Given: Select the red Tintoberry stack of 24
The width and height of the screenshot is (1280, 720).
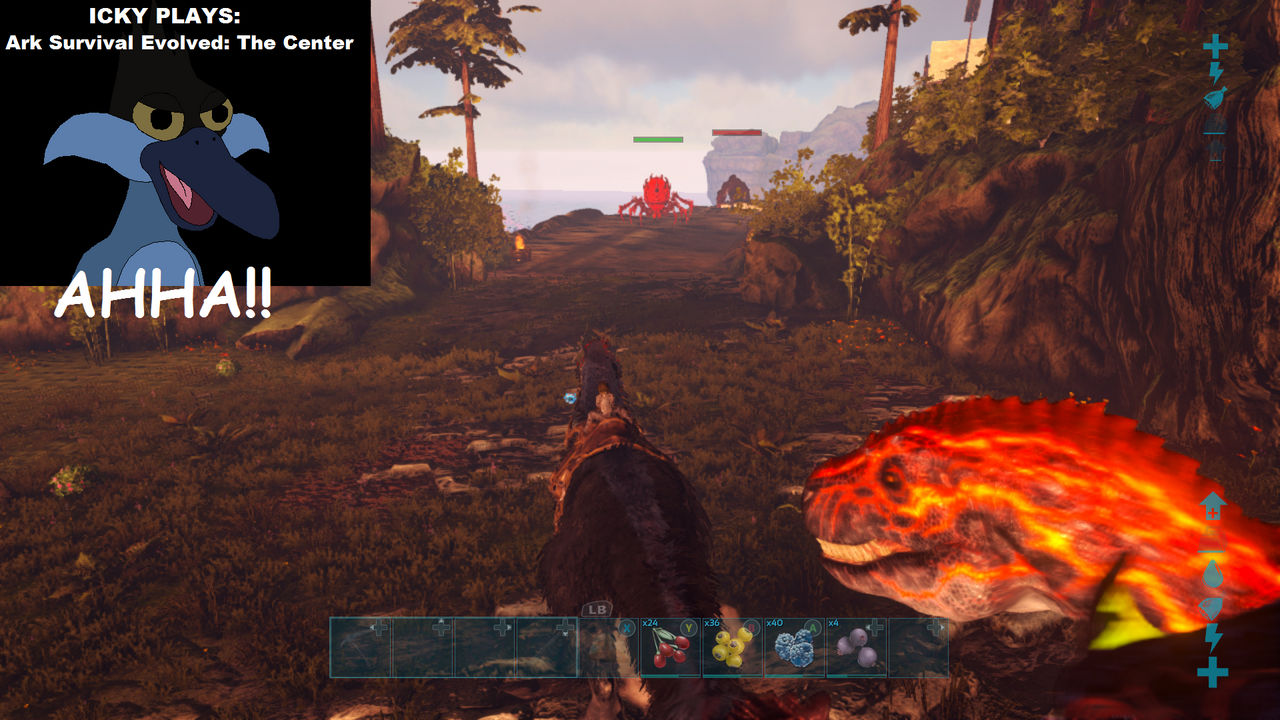Looking at the screenshot, I should 670,647.
